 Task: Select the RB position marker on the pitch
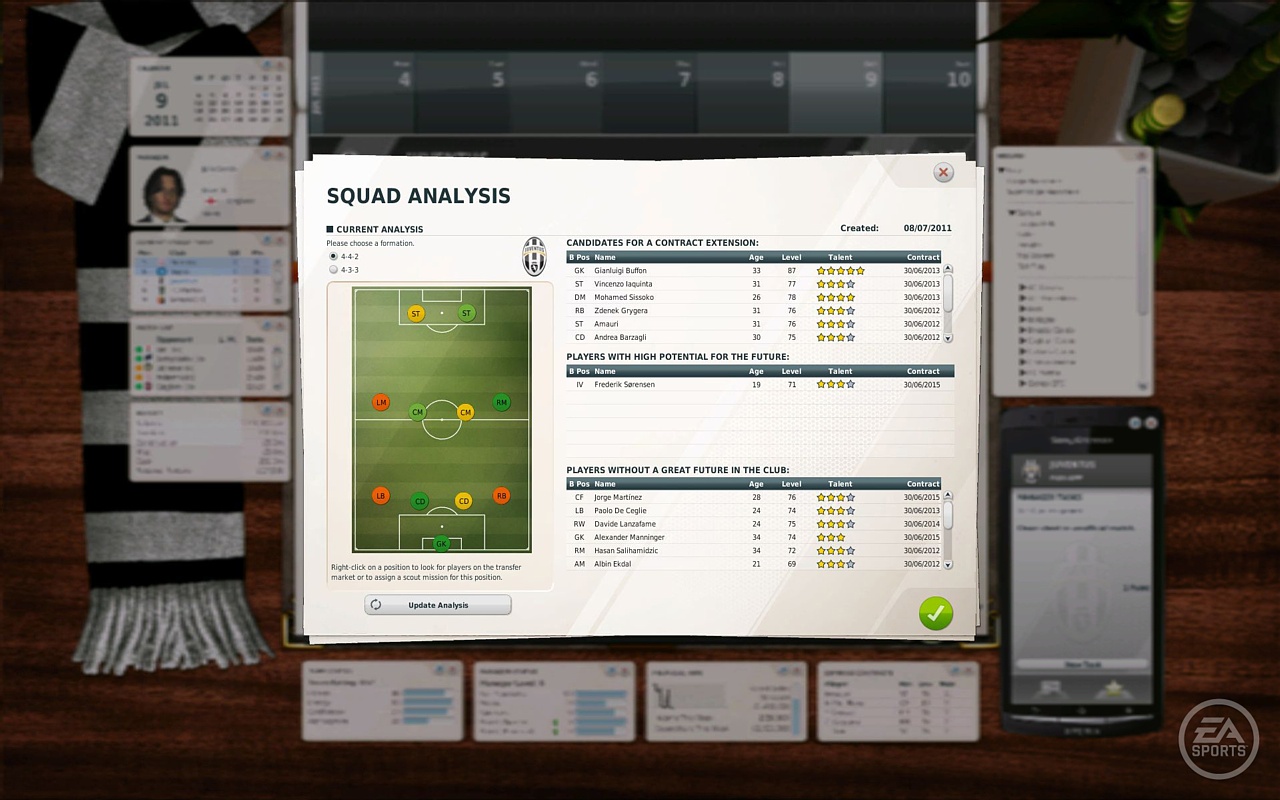(501, 495)
